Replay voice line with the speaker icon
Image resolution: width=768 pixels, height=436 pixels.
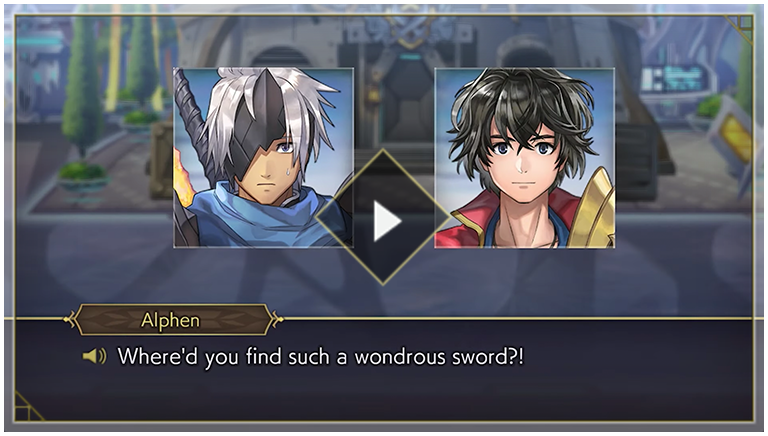point(94,356)
